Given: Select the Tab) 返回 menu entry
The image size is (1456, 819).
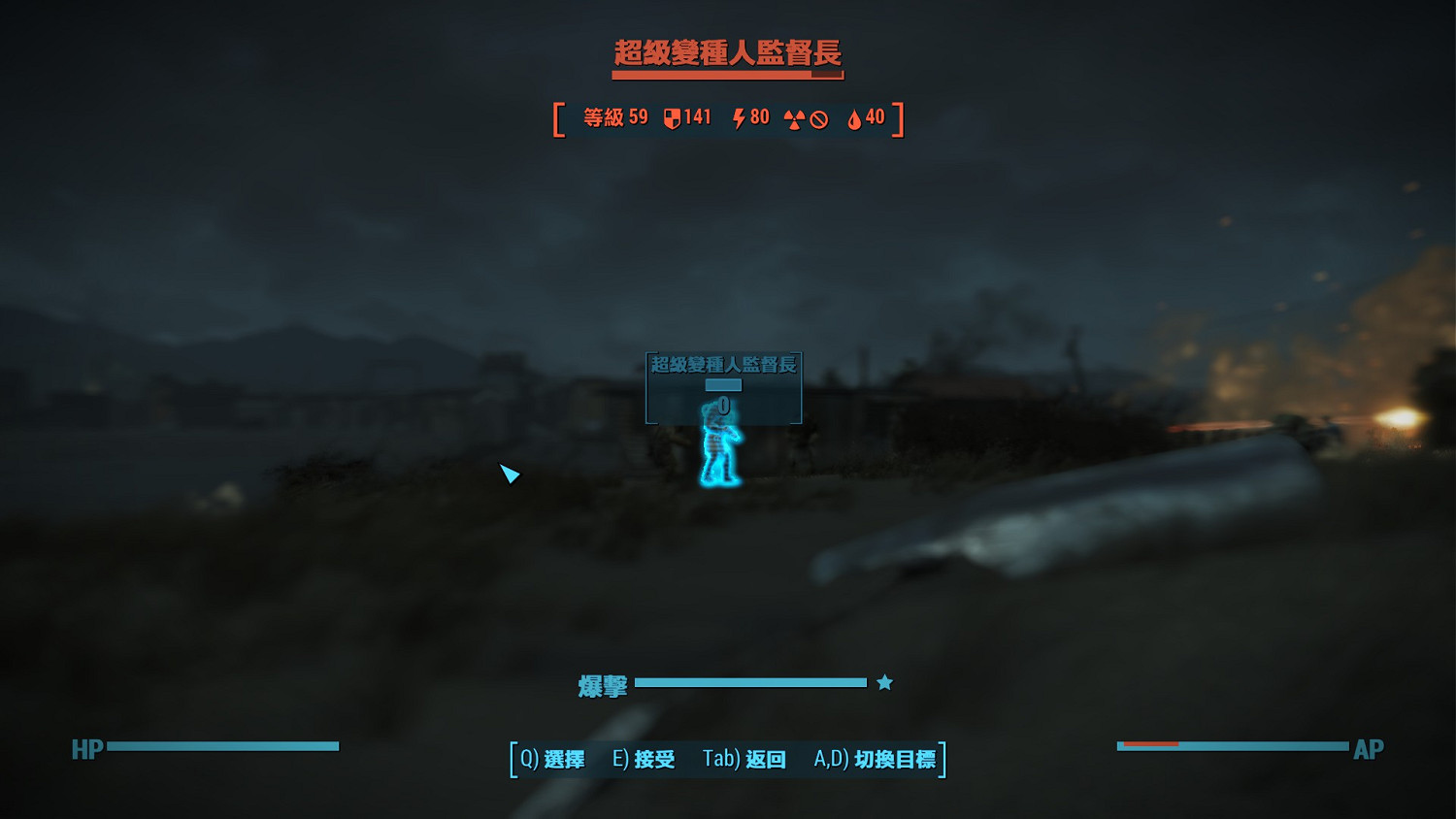Looking at the screenshot, I should click(x=745, y=760).
